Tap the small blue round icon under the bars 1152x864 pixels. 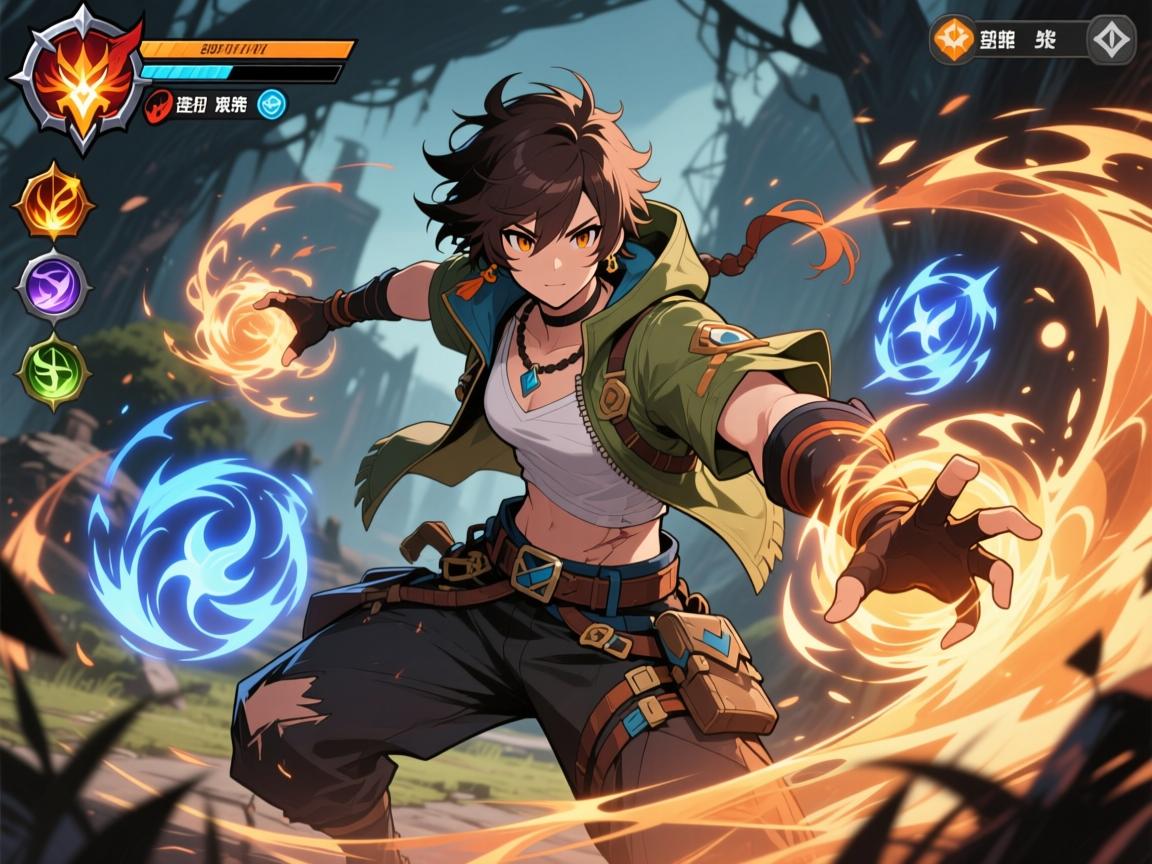click(271, 103)
